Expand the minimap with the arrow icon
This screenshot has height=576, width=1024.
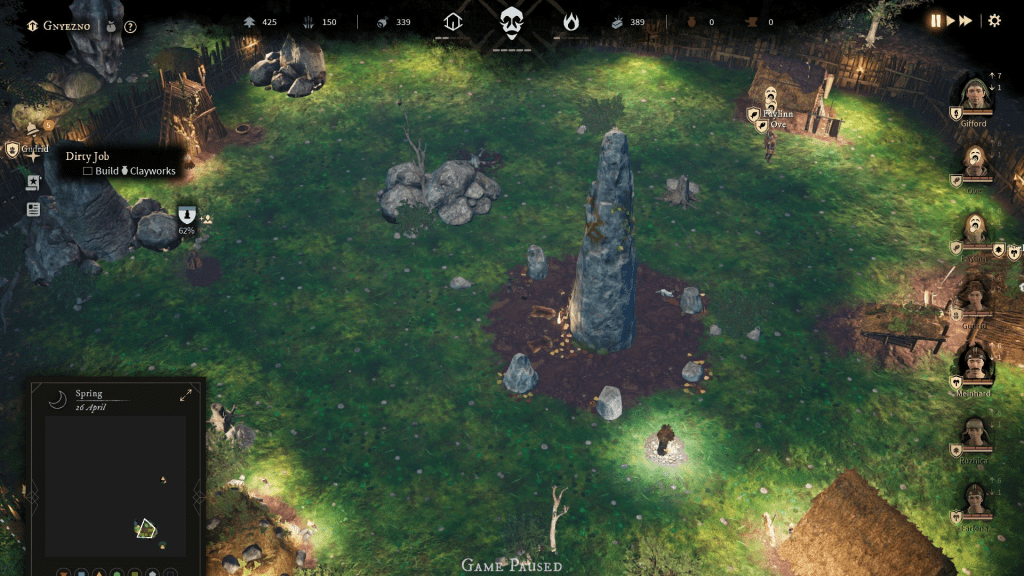coord(186,395)
